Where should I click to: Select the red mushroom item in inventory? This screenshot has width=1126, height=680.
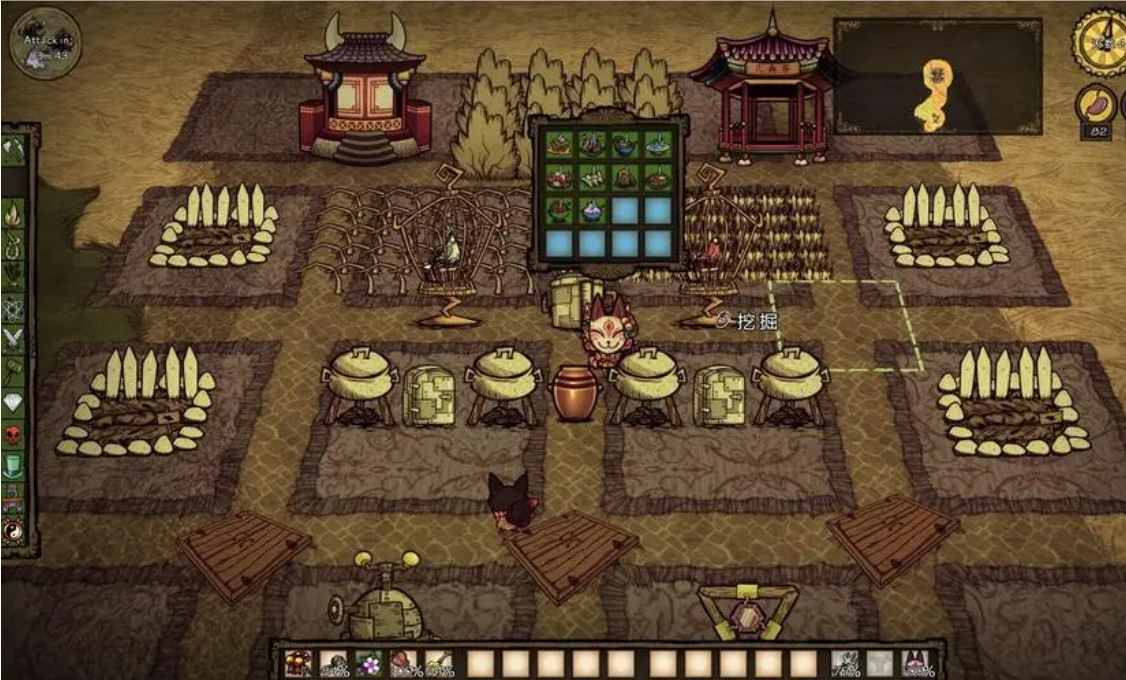pyautogui.click(x=298, y=664)
